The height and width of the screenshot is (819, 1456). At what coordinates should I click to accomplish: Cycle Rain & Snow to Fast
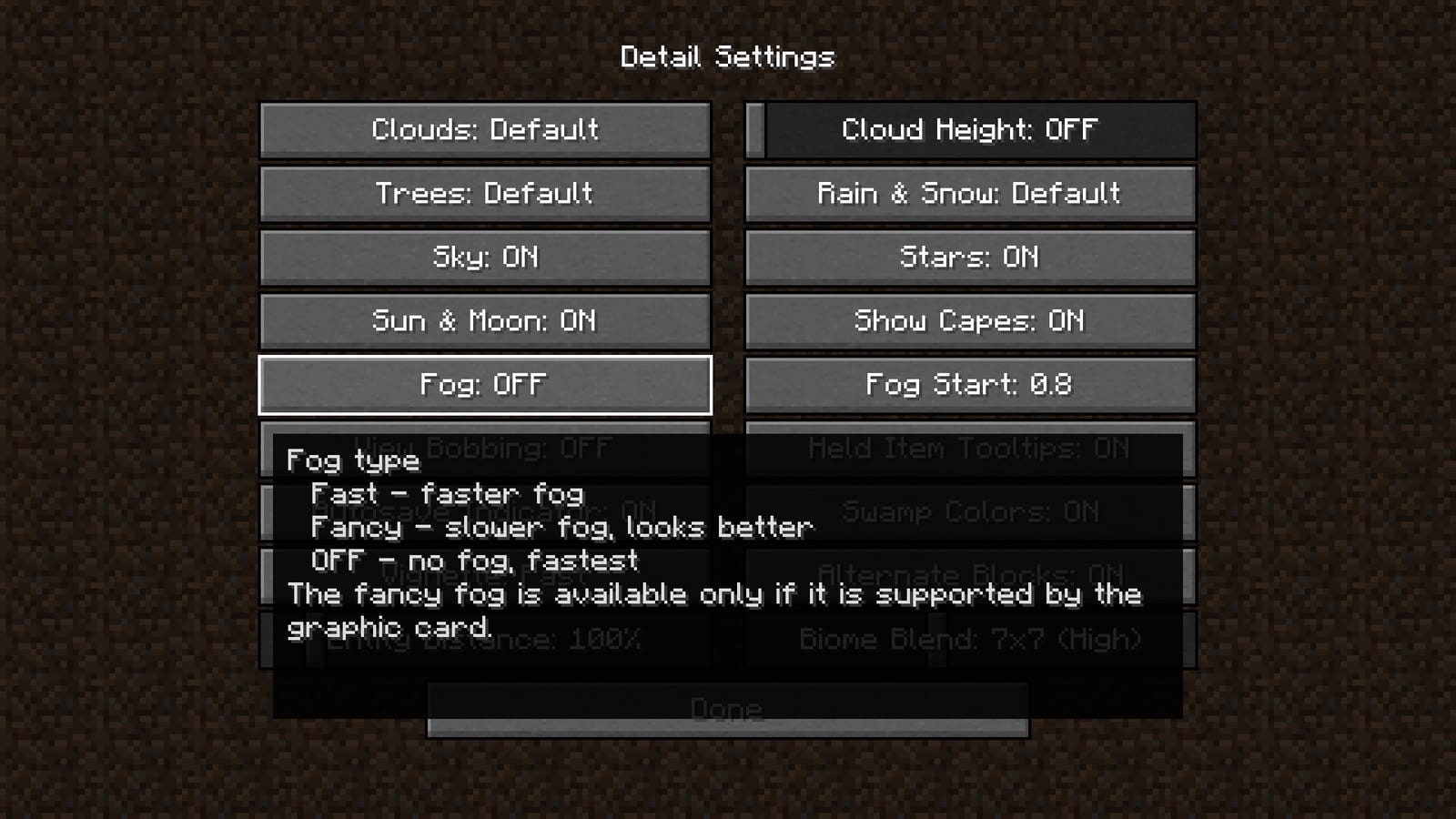coord(968,193)
